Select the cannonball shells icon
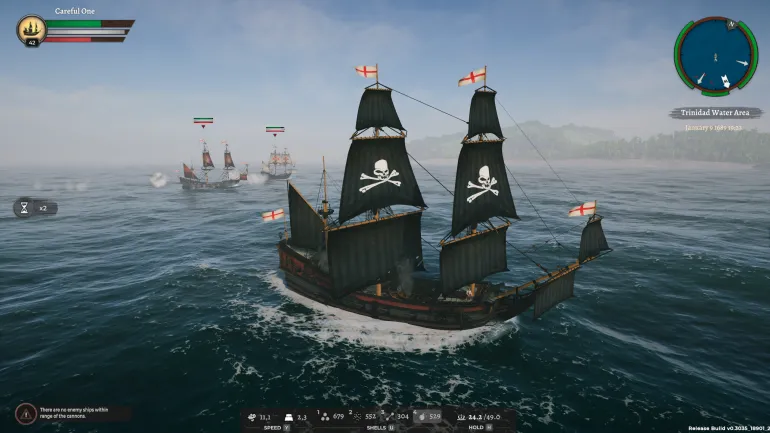The width and height of the screenshot is (770, 433). 325,416
